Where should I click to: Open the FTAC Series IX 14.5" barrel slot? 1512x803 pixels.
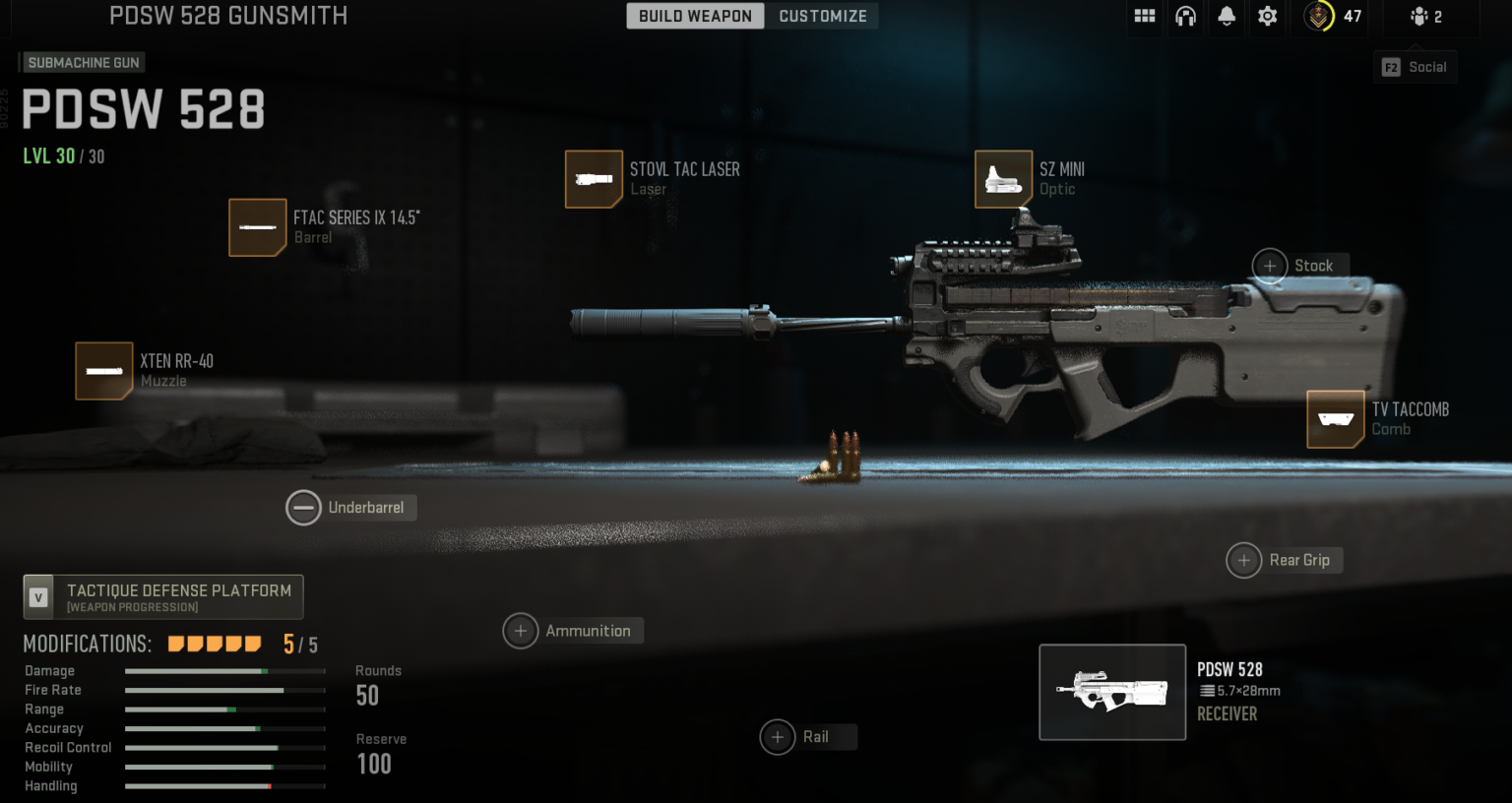coord(257,227)
